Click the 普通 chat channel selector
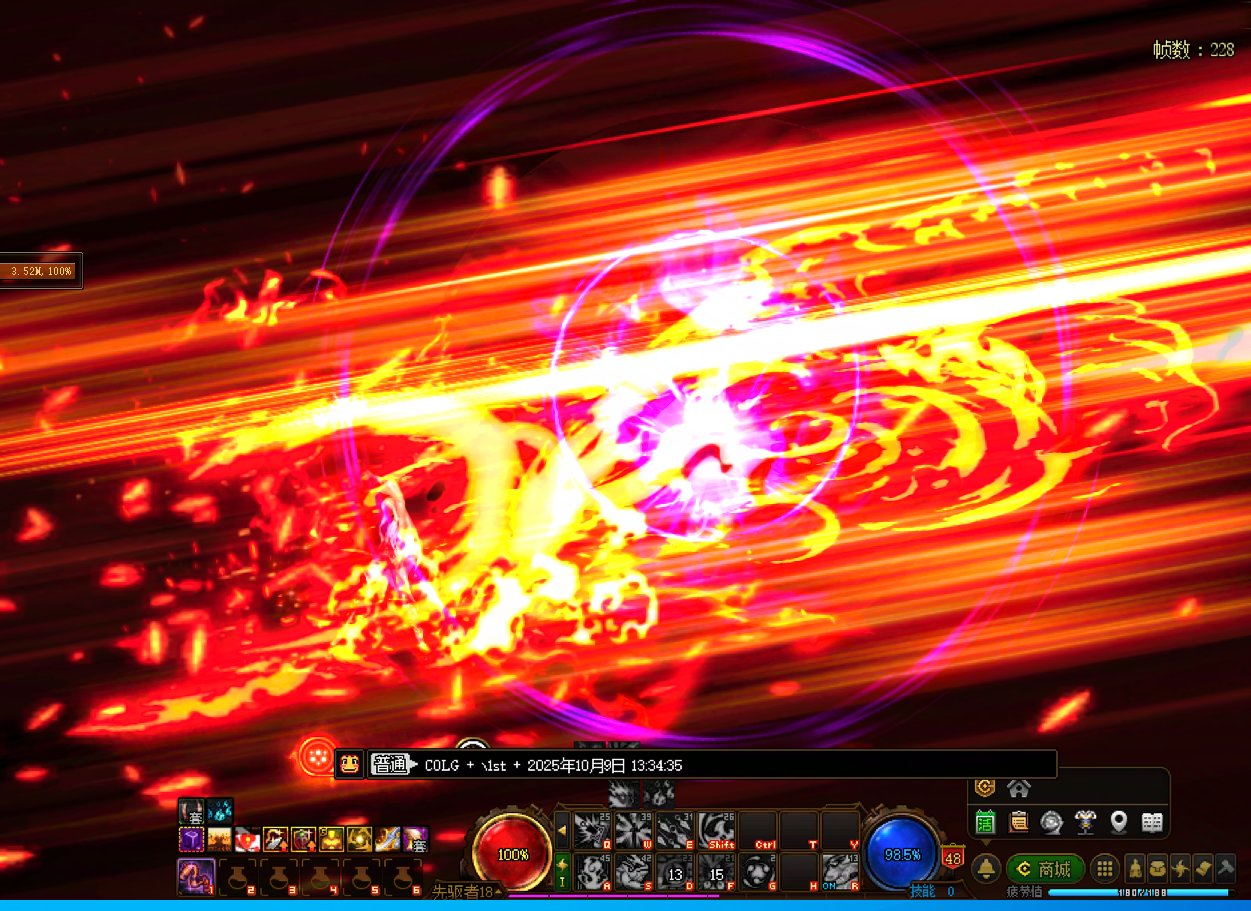Image resolution: width=1251 pixels, height=911 pixels. pyautogui.click(x=391, y=765)
